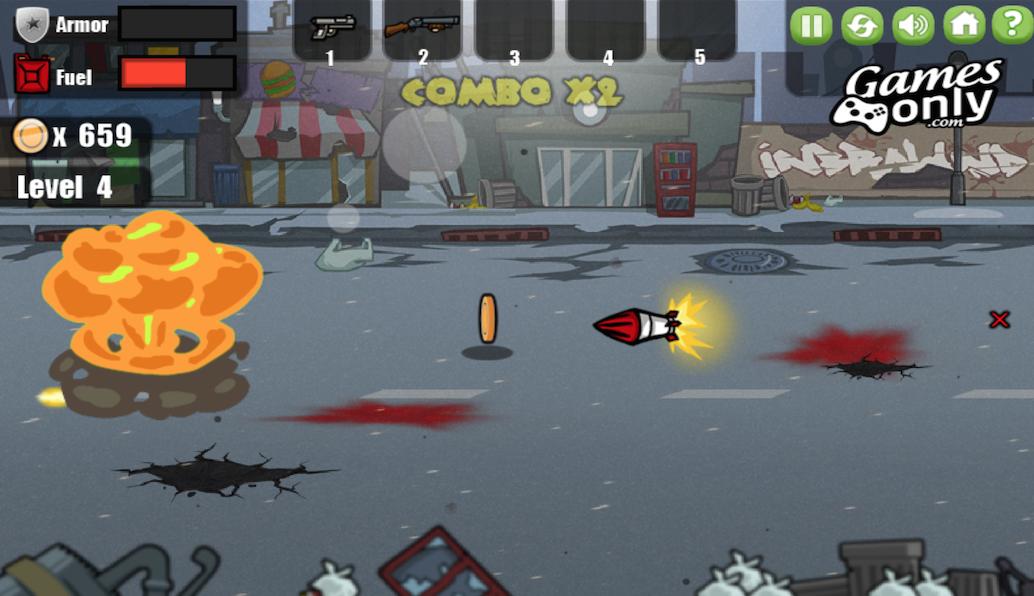Toggle the sound speaker button
This screenshot has height=596, width=1034.
click(913, 25)
